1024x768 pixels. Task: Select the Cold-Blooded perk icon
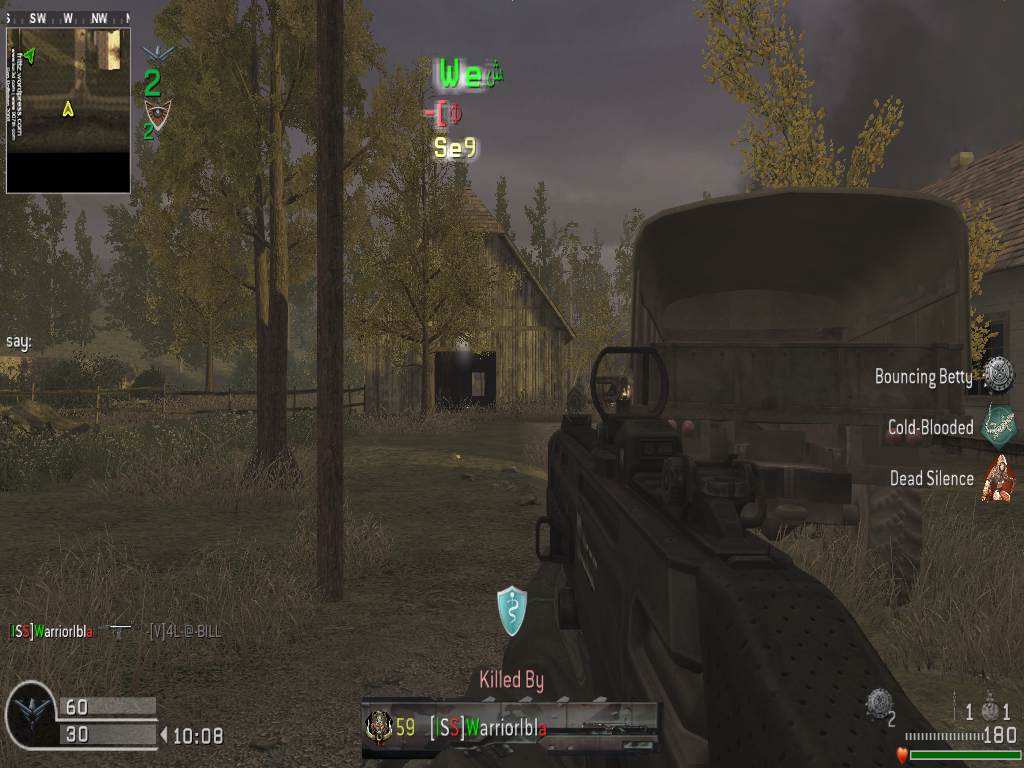(x=997, y=426)
